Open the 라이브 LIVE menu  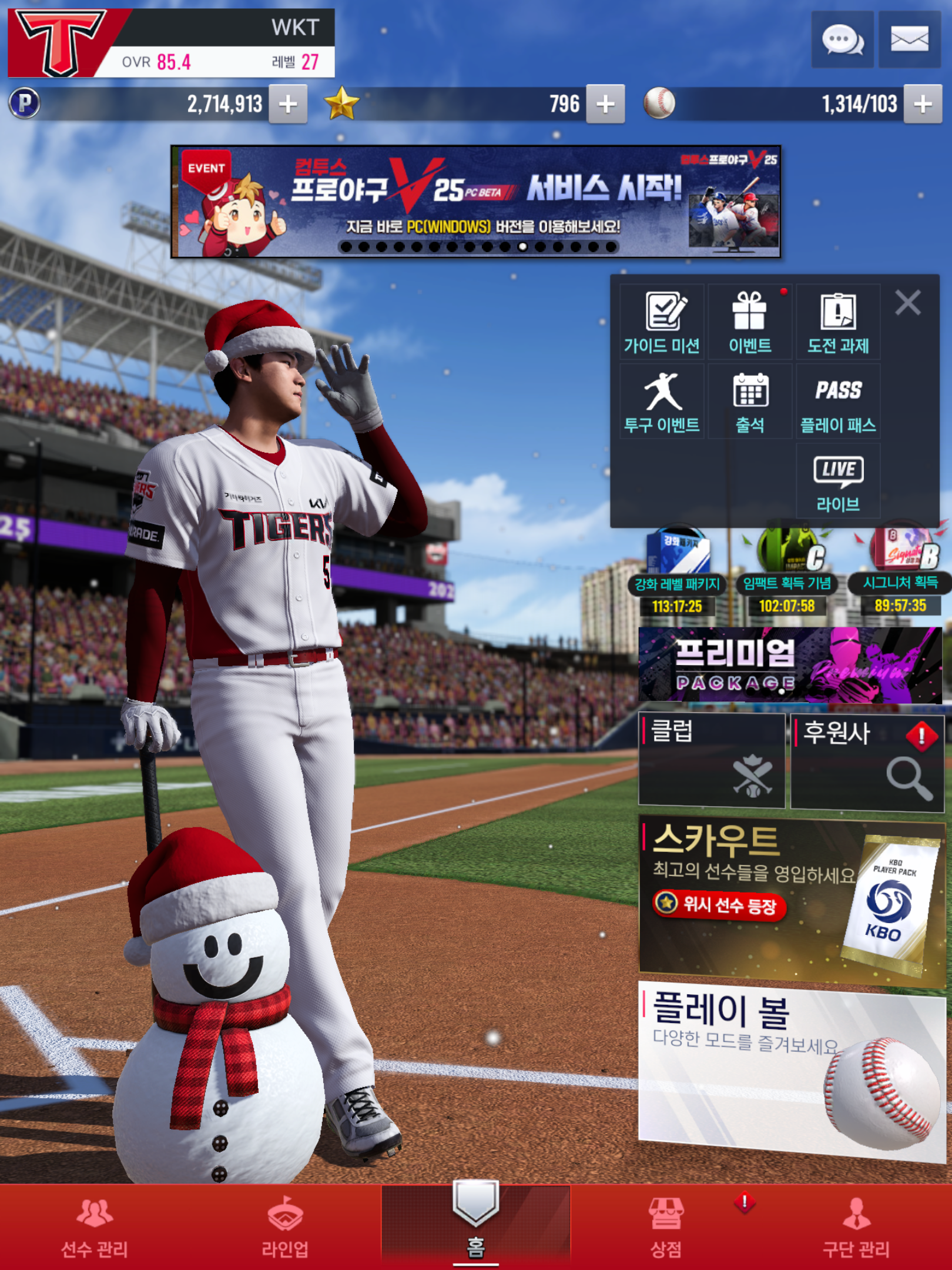point(838,482)
